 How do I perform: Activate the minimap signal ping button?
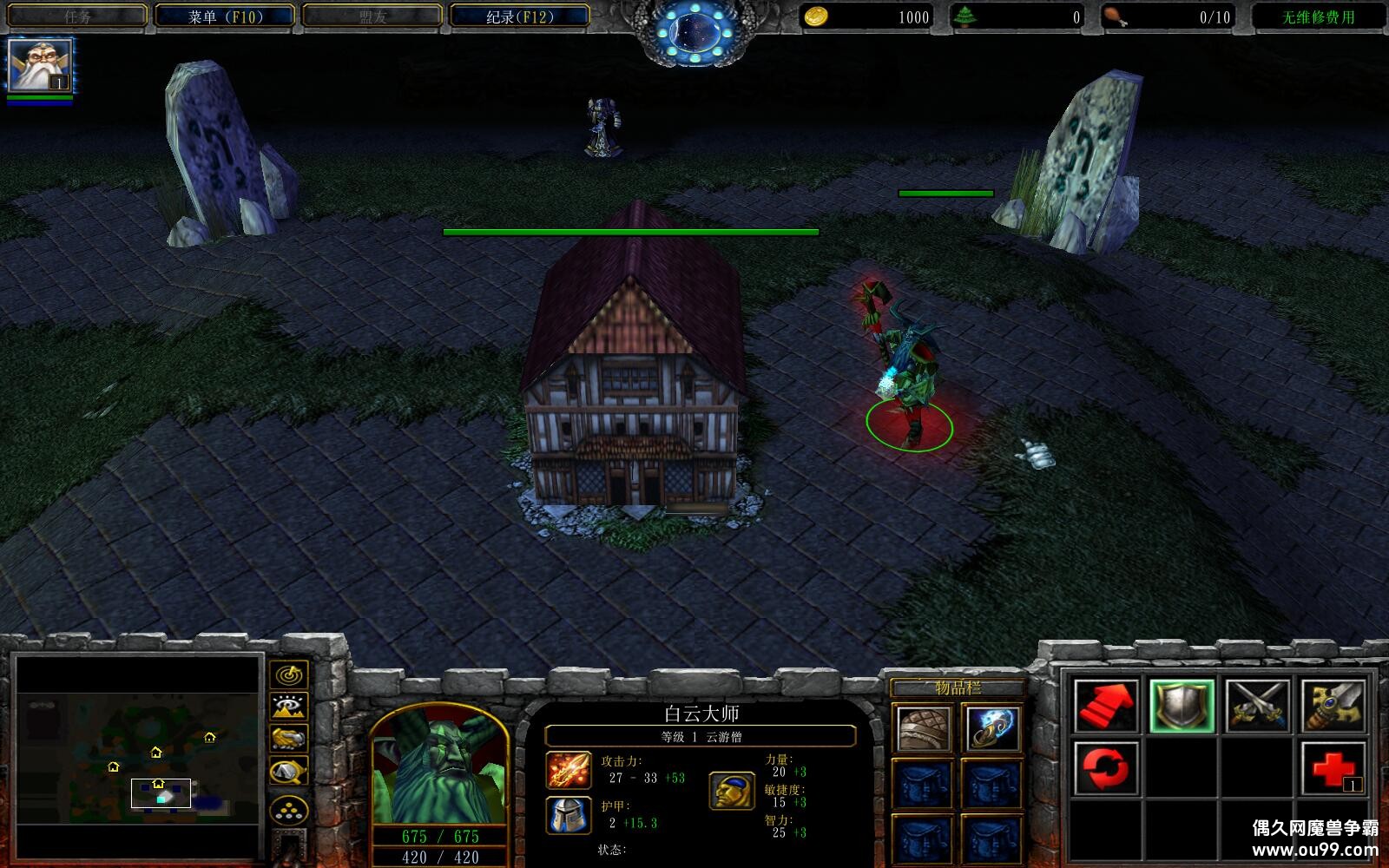point(288,674)
